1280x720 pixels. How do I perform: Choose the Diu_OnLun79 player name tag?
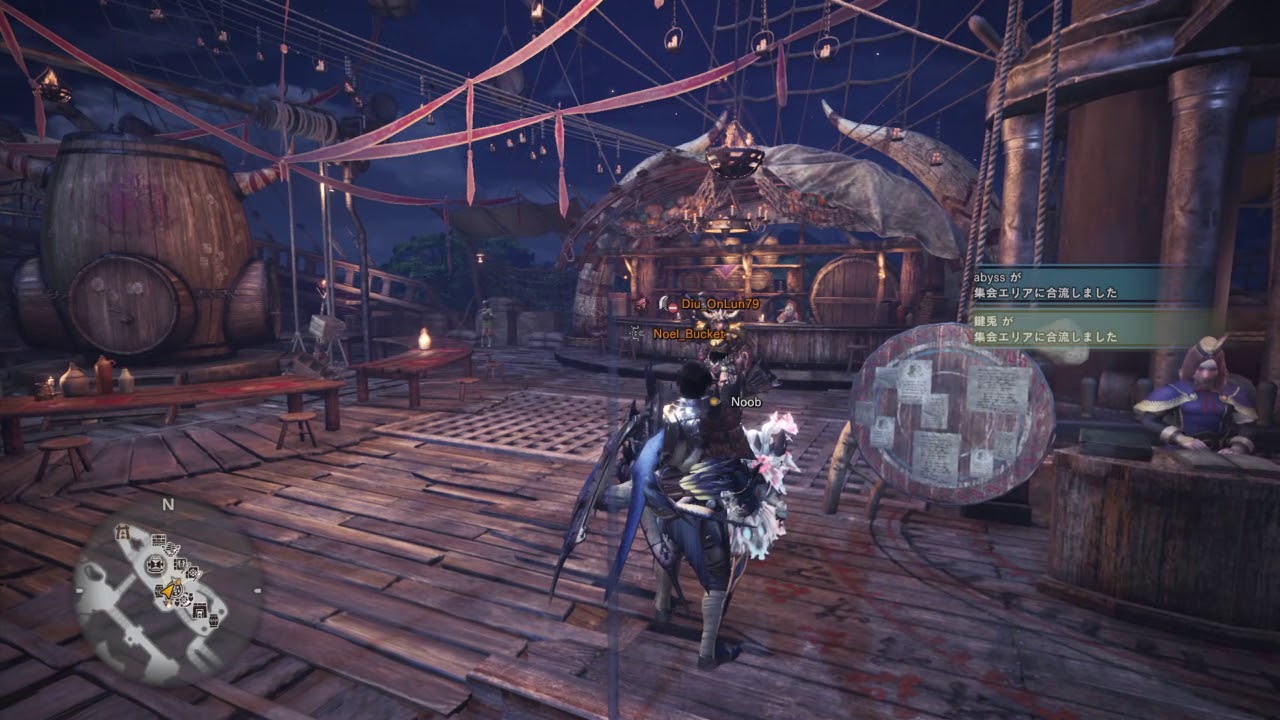(720, 303)
